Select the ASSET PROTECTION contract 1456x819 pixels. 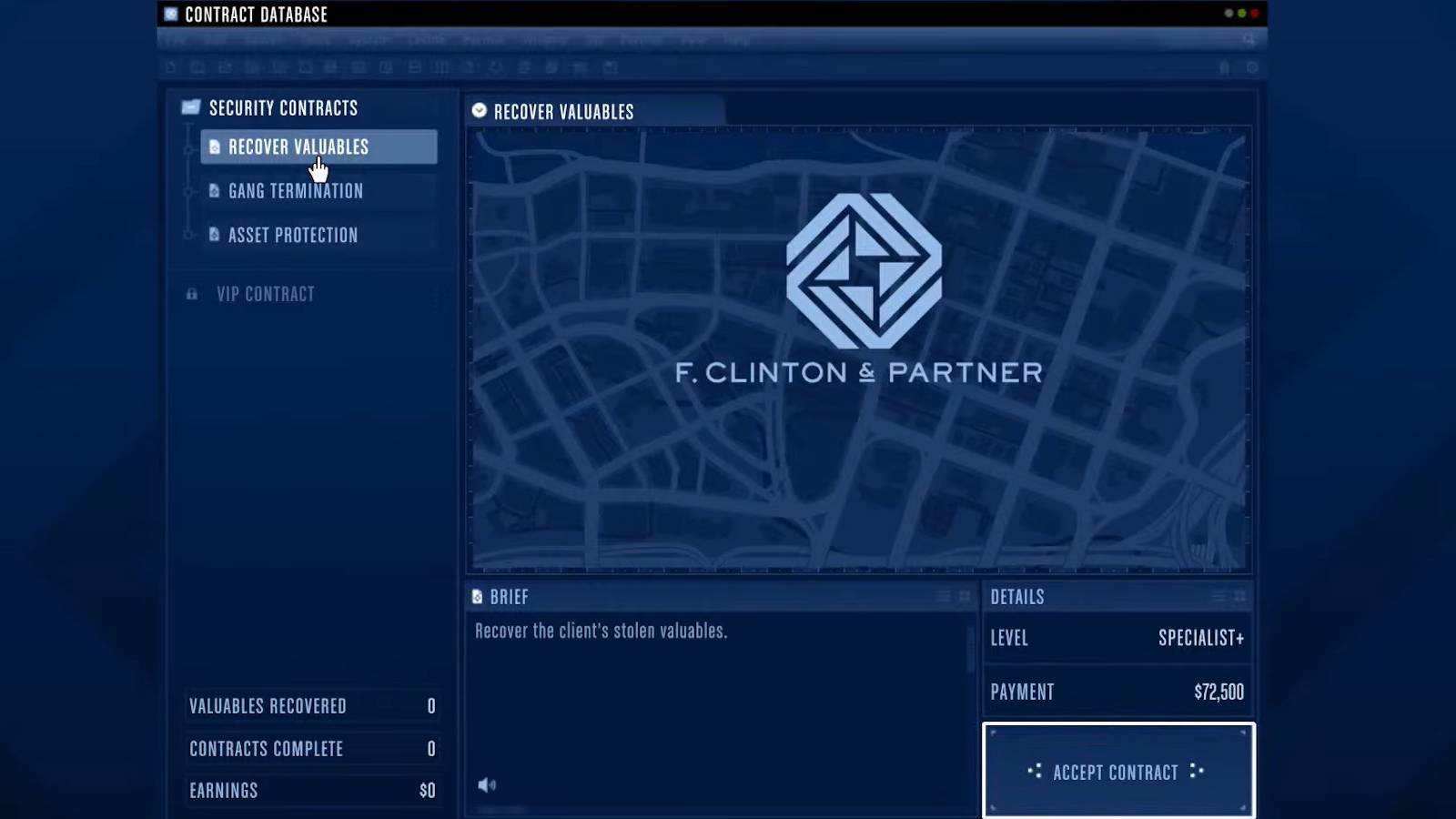click(x=292, y=235)
